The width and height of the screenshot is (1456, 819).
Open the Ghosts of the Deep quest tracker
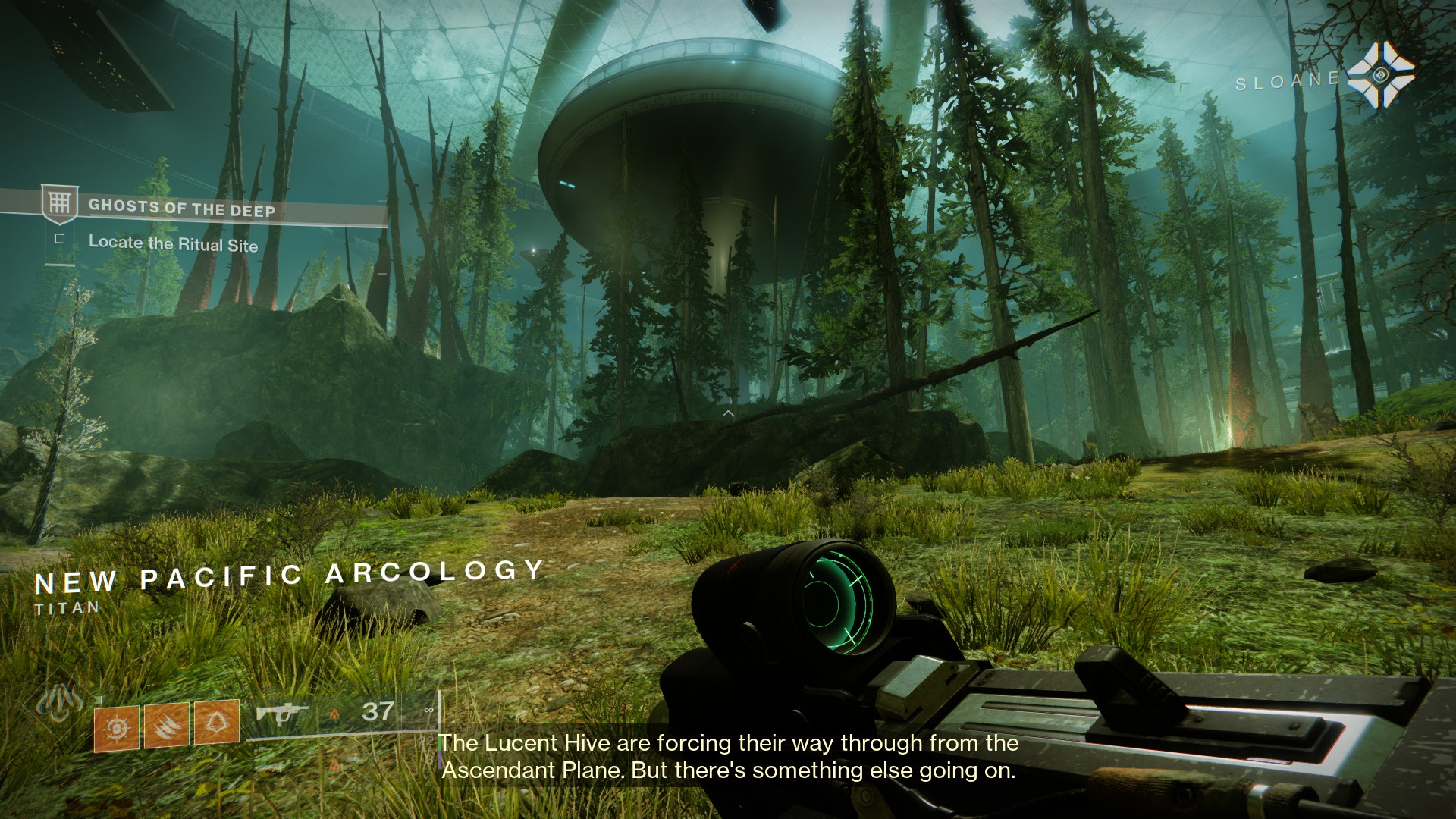pyautogui.click(x=182, y=208)
